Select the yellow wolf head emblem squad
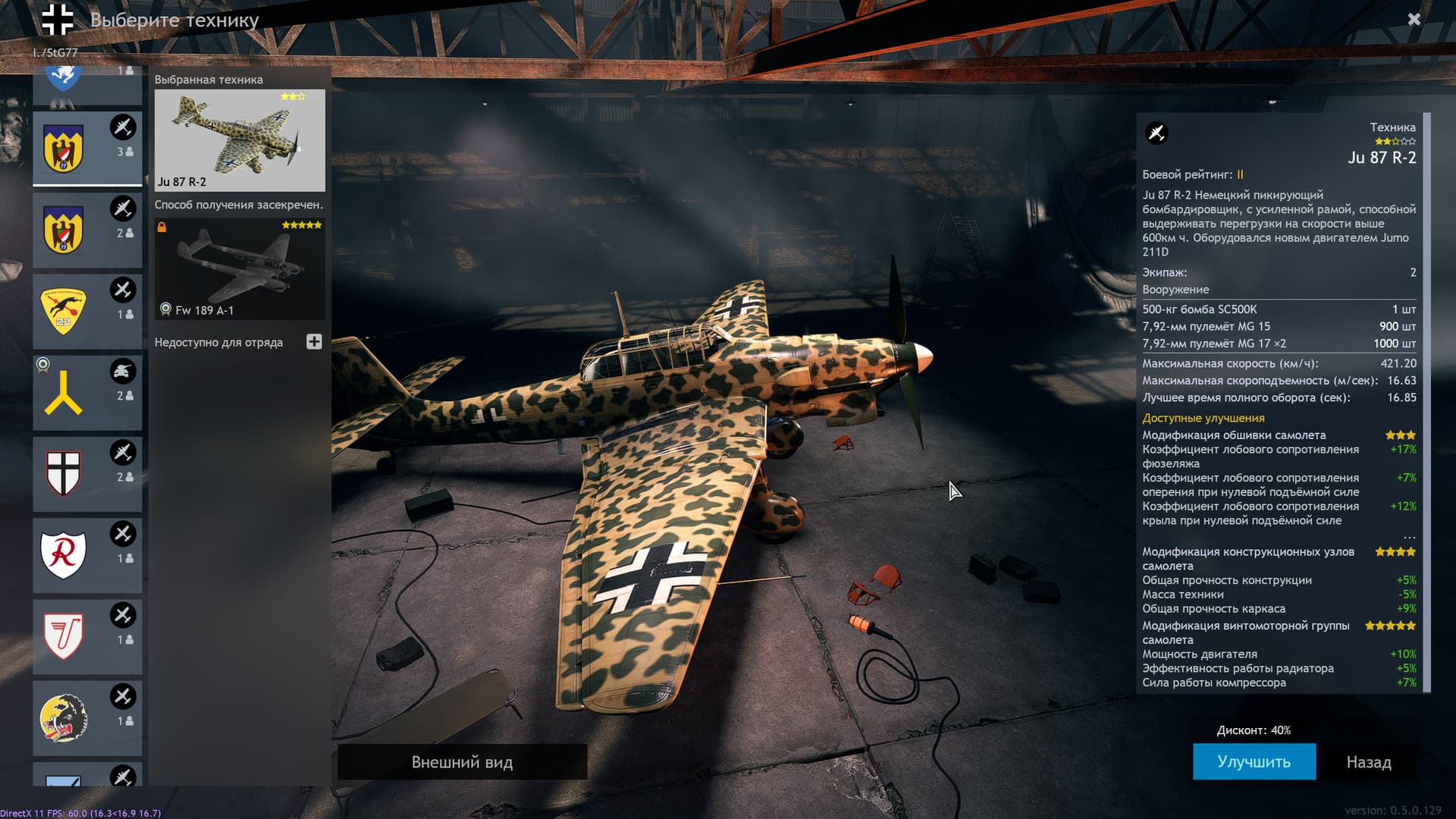Screen dimensions: 1456x819 (87, 717)
